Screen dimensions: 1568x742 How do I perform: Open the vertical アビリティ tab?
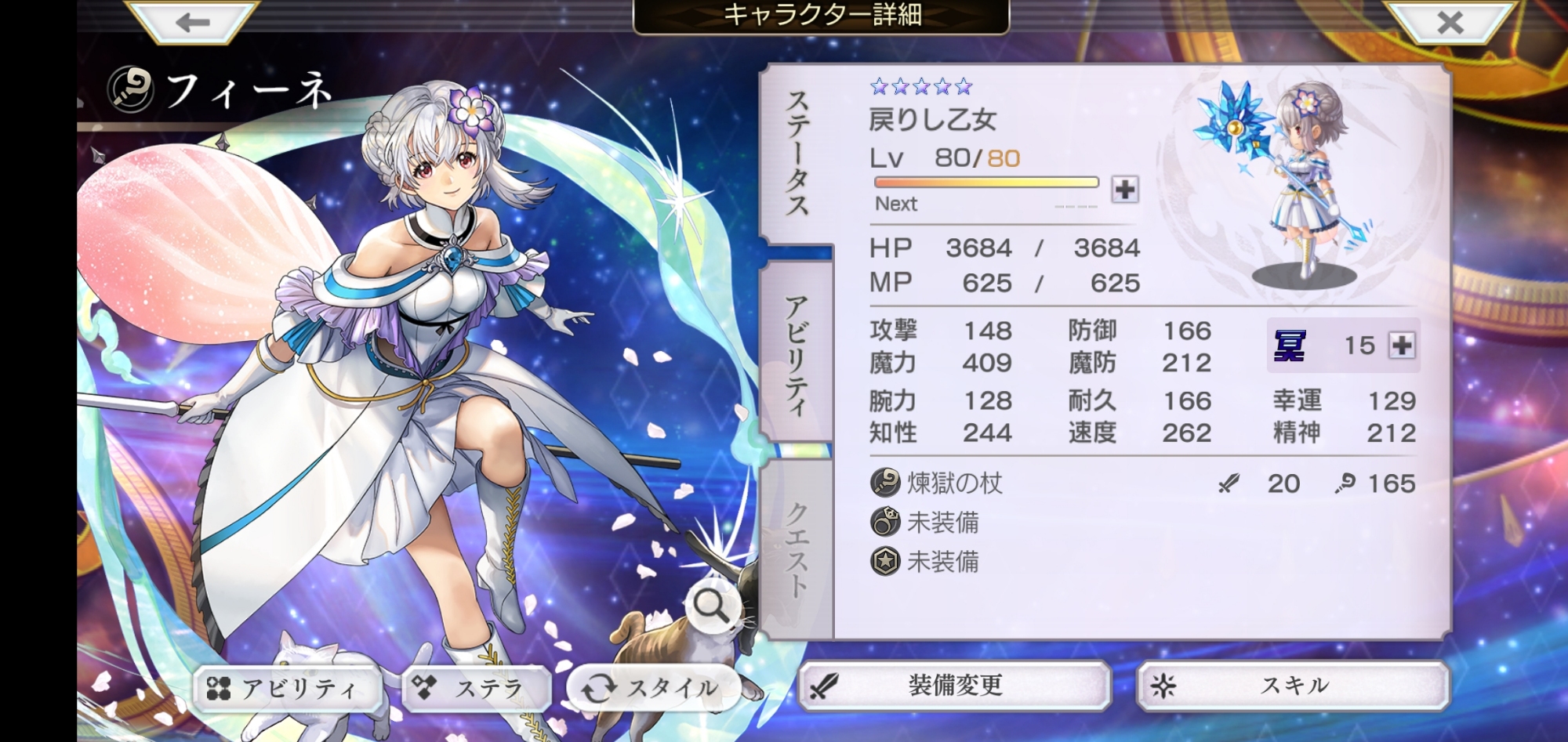pyautogui.click(x=797, y=354)
